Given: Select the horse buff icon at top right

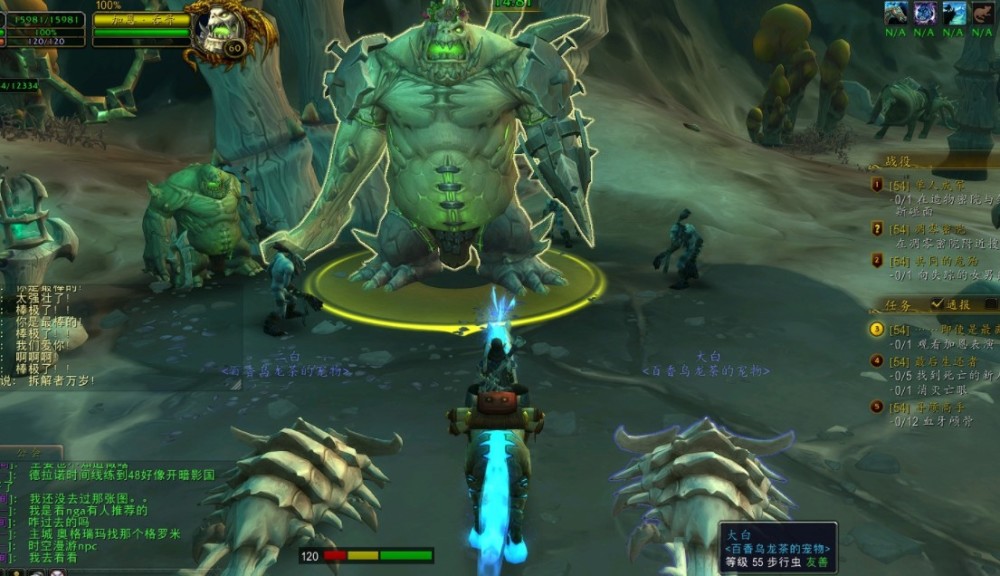Looking at the screenshot, I should [x=897, y=13].
